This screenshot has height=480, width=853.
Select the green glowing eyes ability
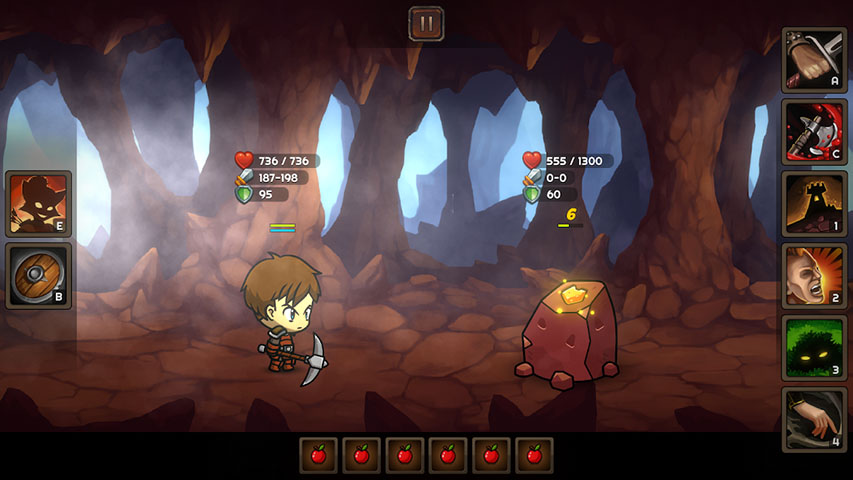coord(814,348)
